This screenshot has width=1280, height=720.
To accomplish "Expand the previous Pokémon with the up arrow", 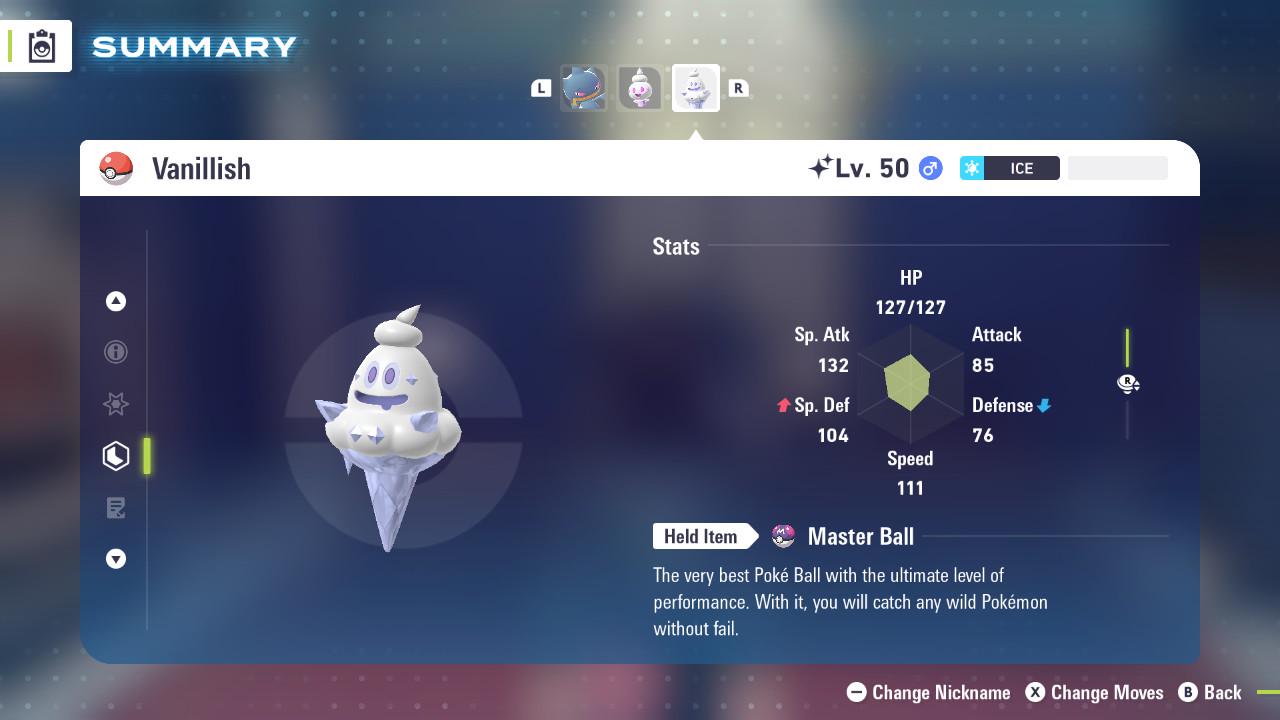I will pos(116,301).
